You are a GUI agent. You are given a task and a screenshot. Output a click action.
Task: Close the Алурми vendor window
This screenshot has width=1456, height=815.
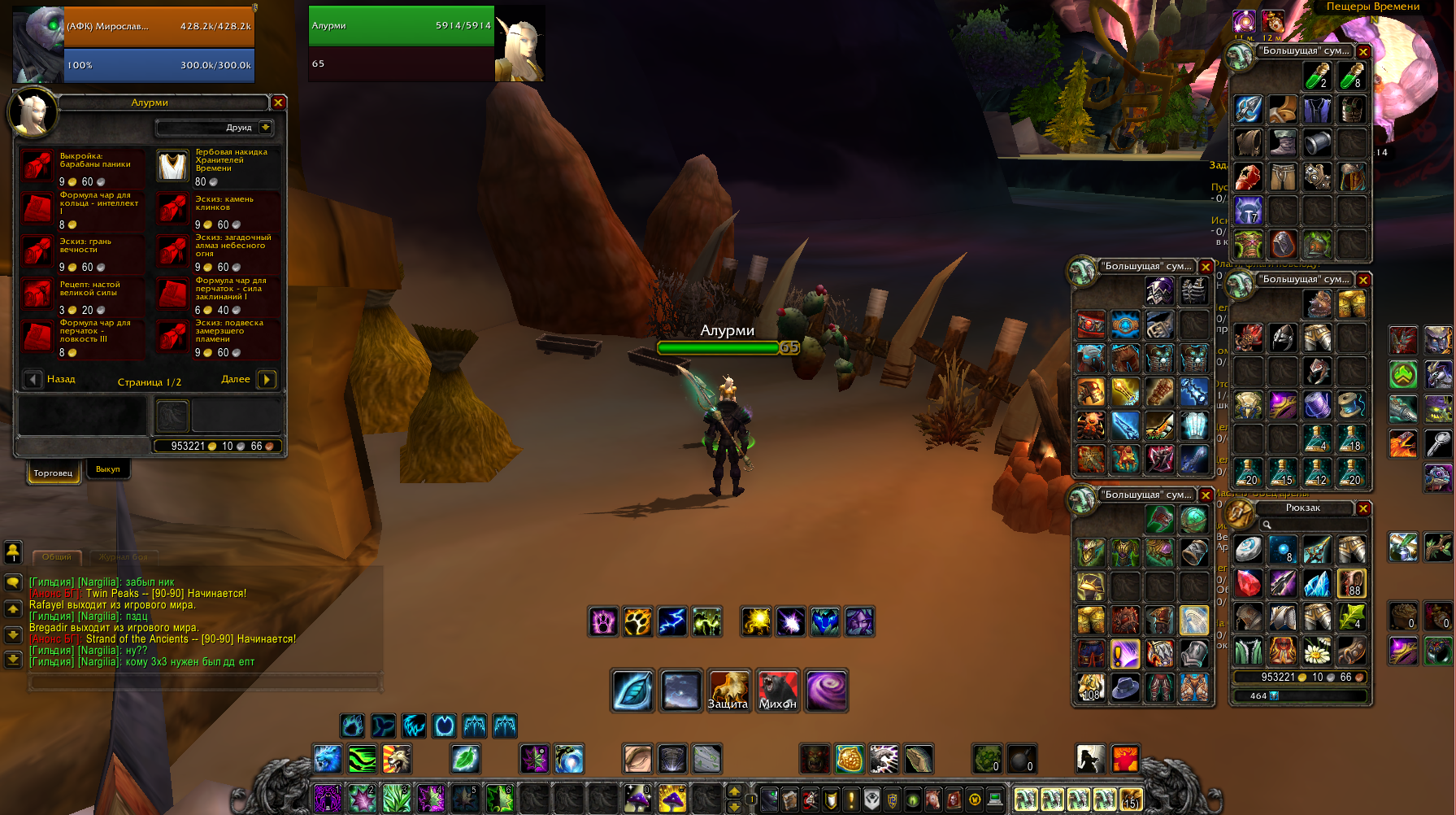pos(278,102)
